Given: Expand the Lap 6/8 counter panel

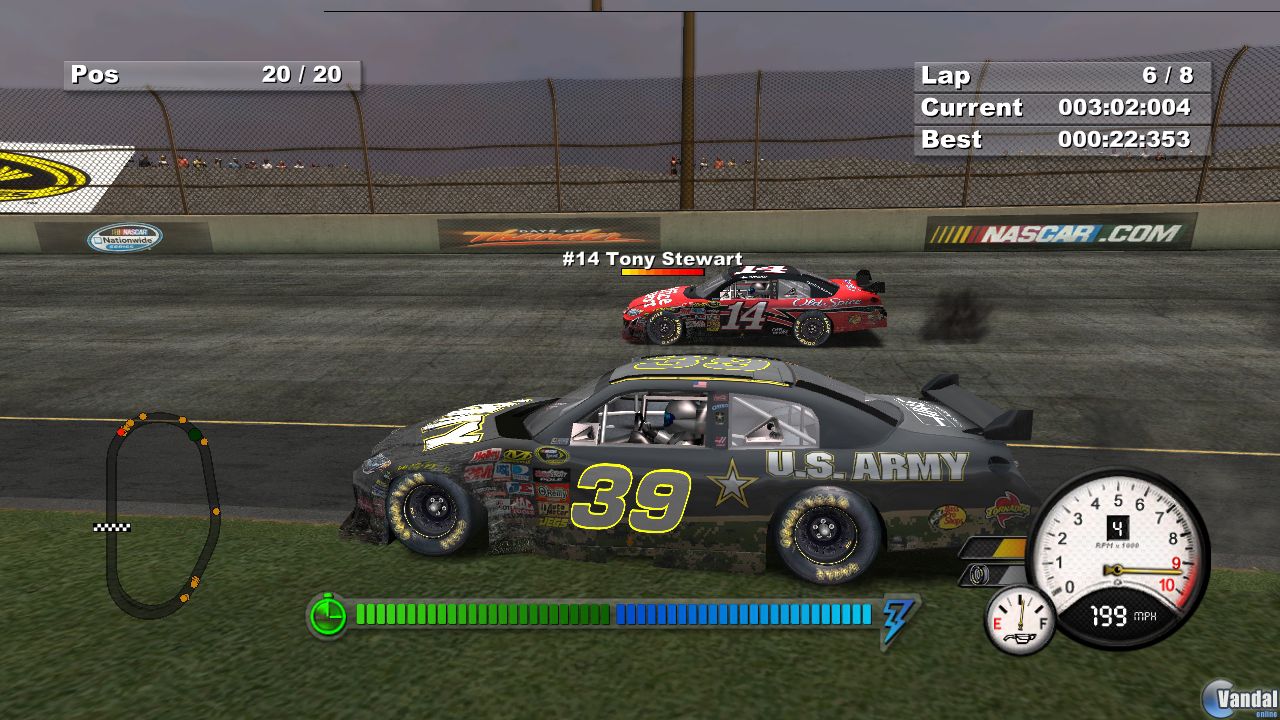Looking at the screenshot, I should tap(1060, 75).
